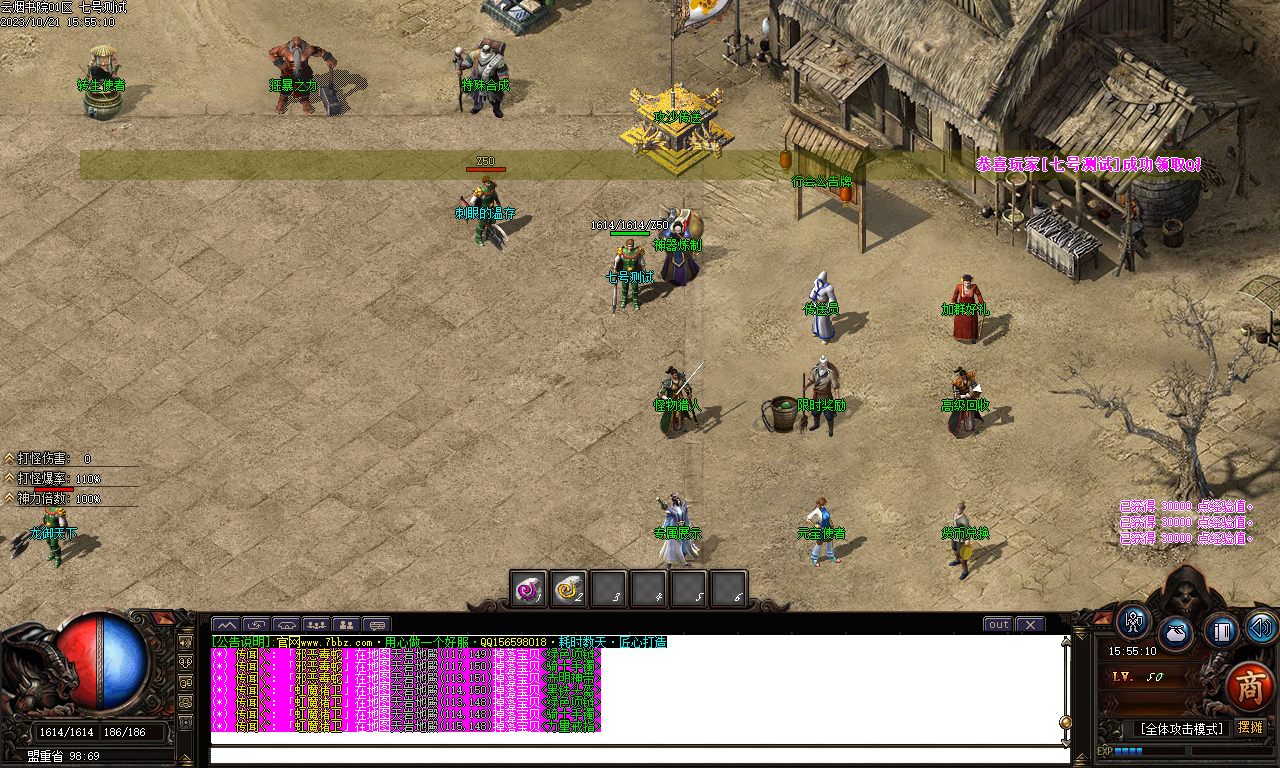
Task: Click the speaker icon in the left sidebar strip
Action: pyautogui.click(x=184, y=642)
